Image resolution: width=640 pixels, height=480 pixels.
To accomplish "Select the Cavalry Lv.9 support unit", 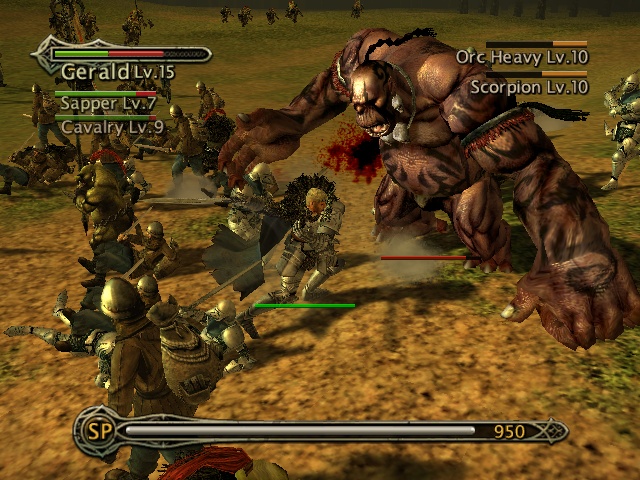I will [111, 127].
